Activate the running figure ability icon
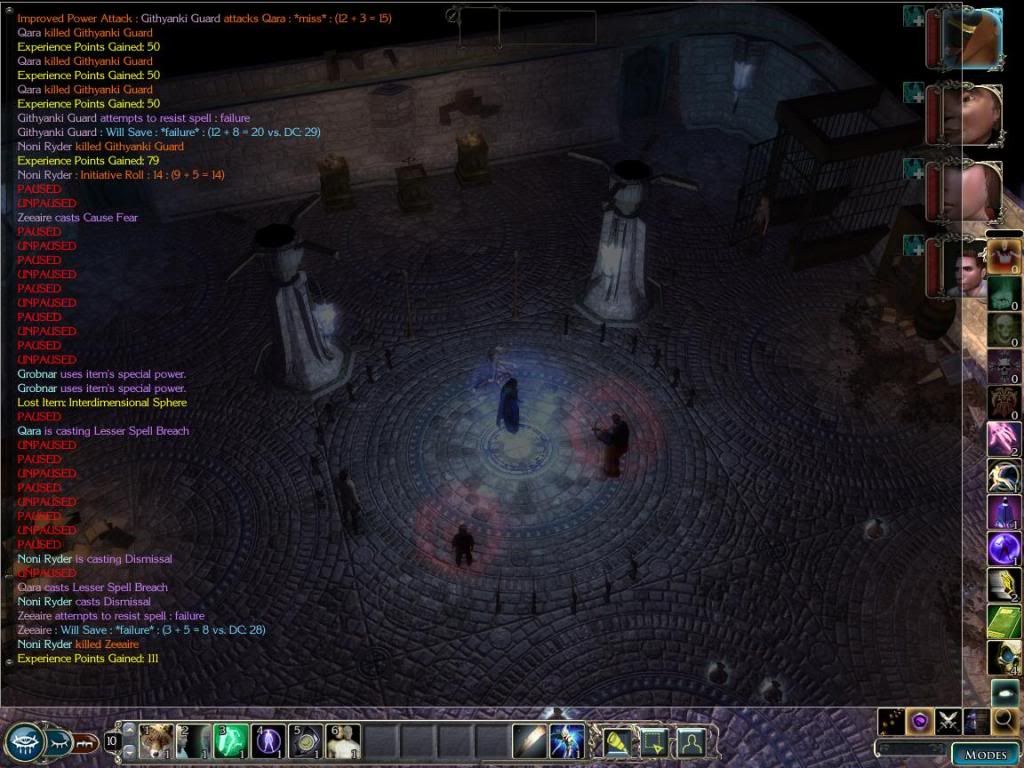 1004,476
